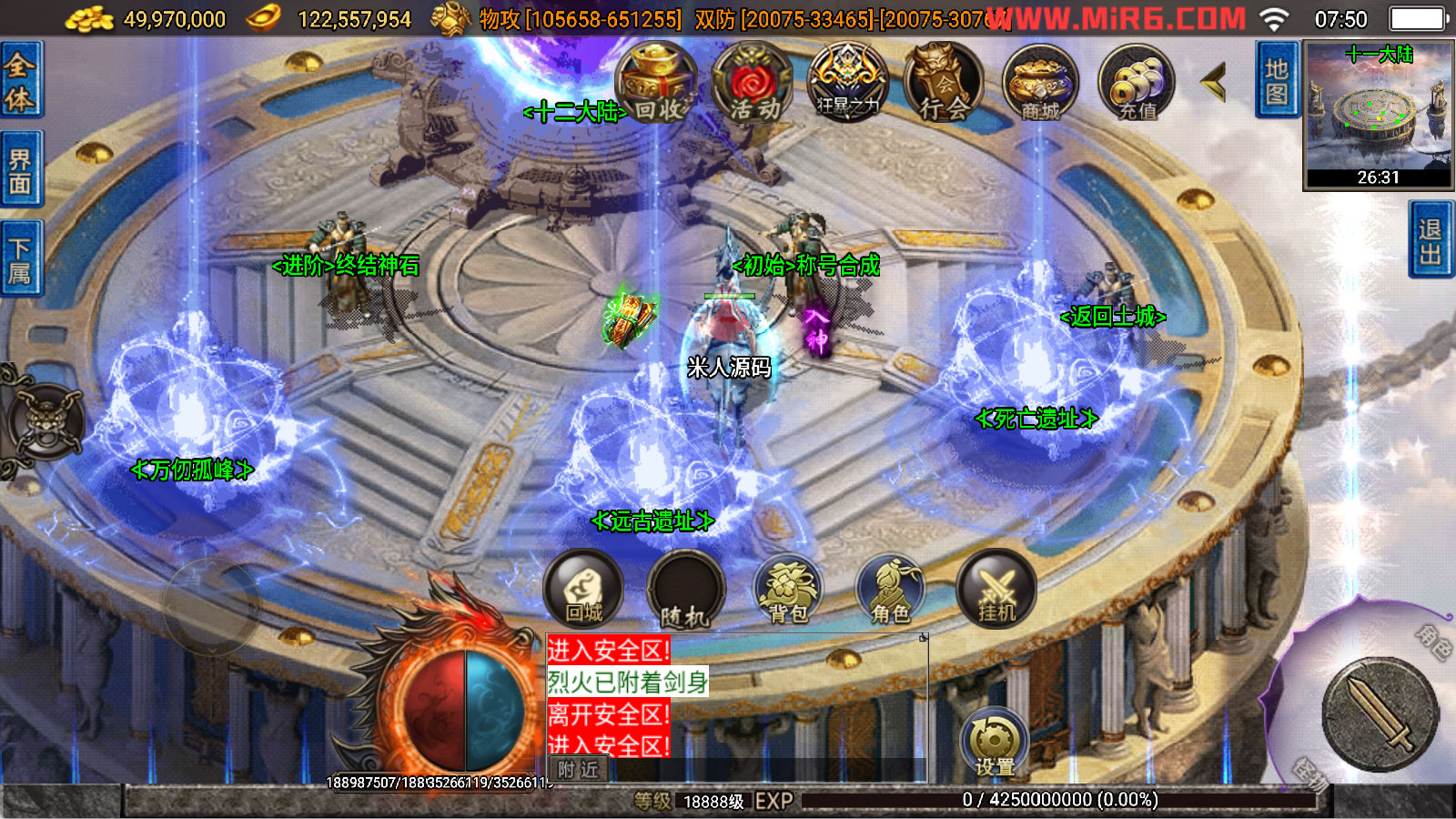The width and height of the screenshot is (1456, 819).
Task: Open the 地图 map button
Action: (x=1277, y=80)
